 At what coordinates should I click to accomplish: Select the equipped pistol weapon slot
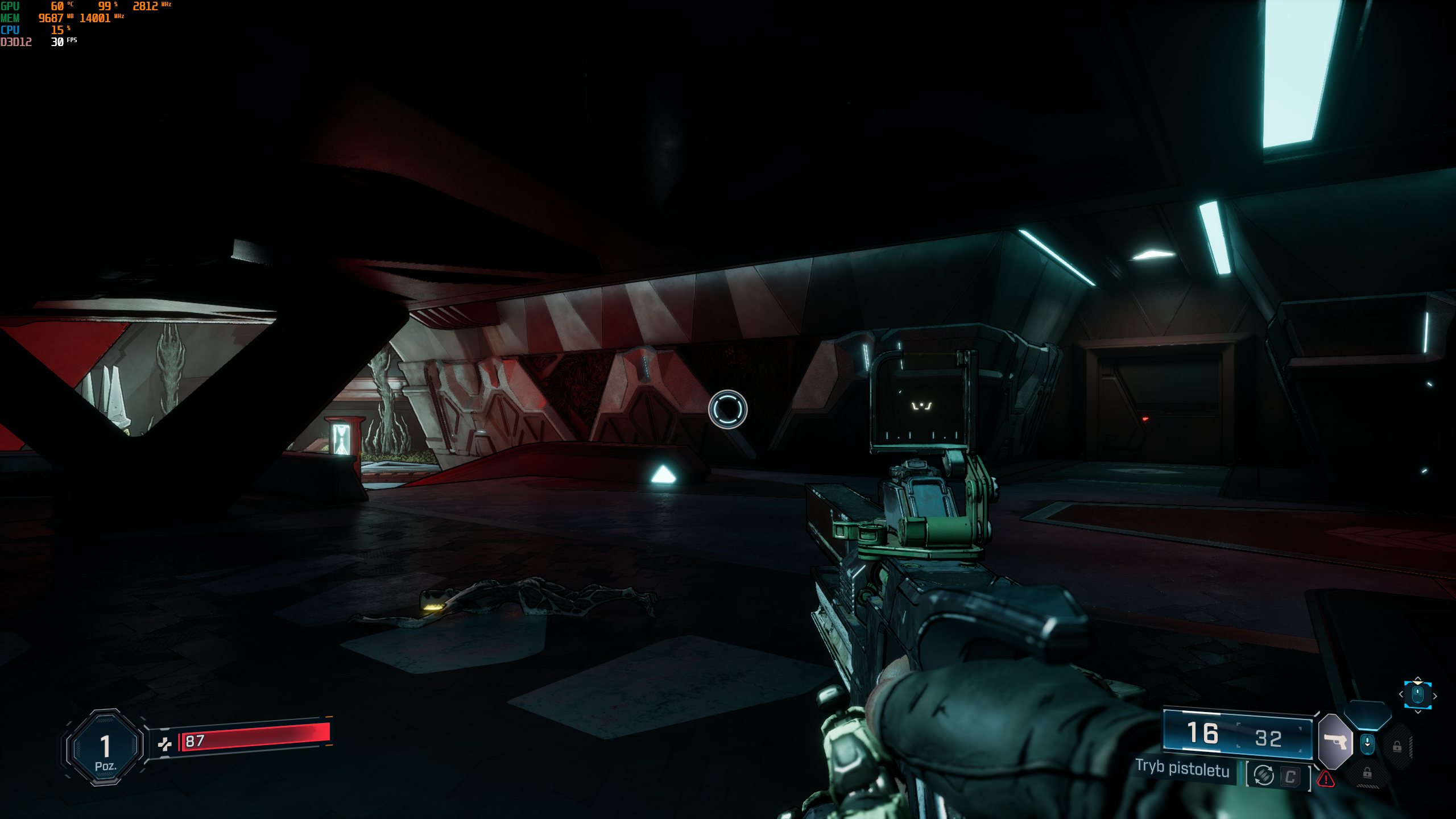[1335, 742]
